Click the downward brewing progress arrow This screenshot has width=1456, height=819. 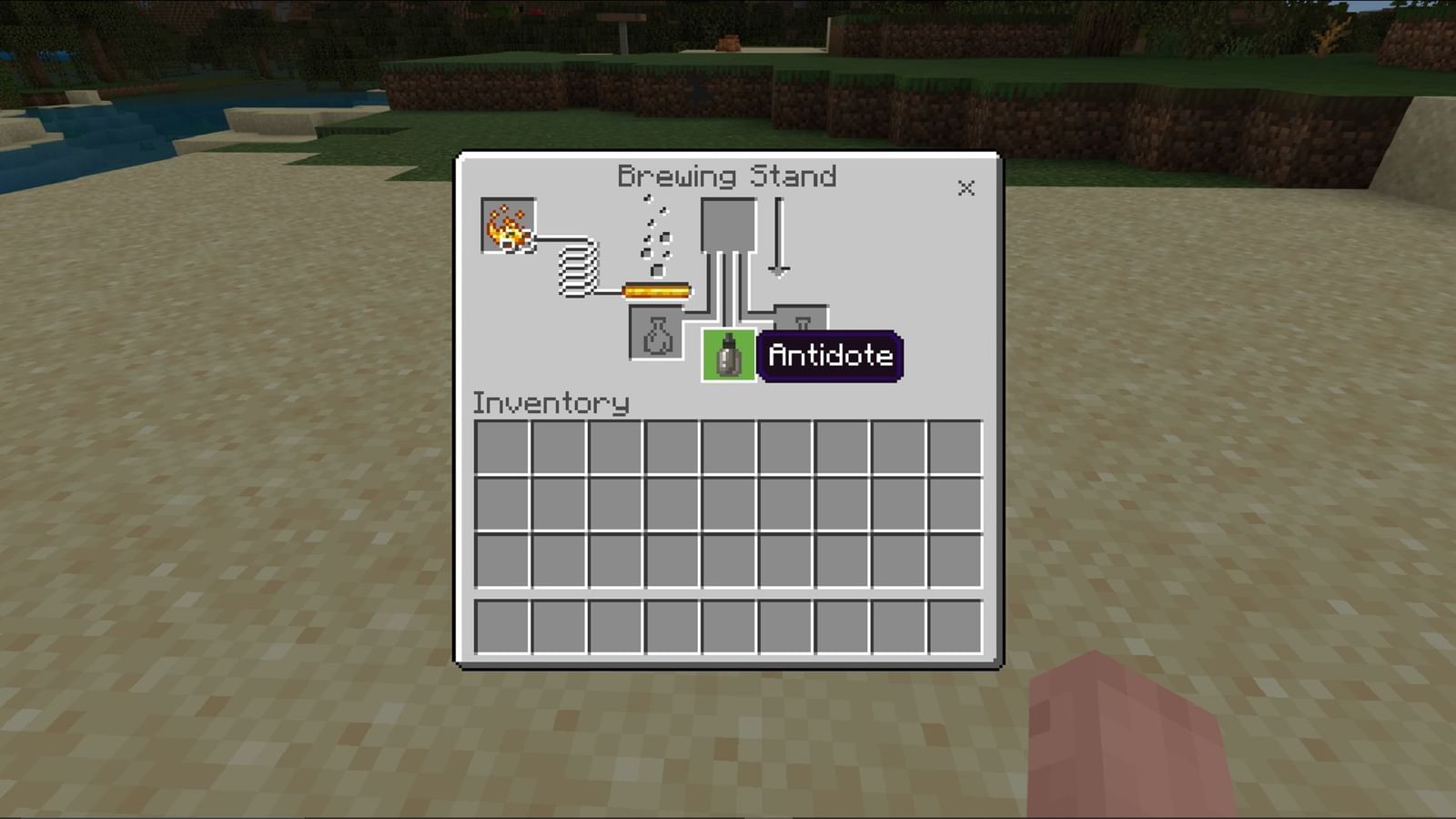pyautogui.click(x=779, y=235)
